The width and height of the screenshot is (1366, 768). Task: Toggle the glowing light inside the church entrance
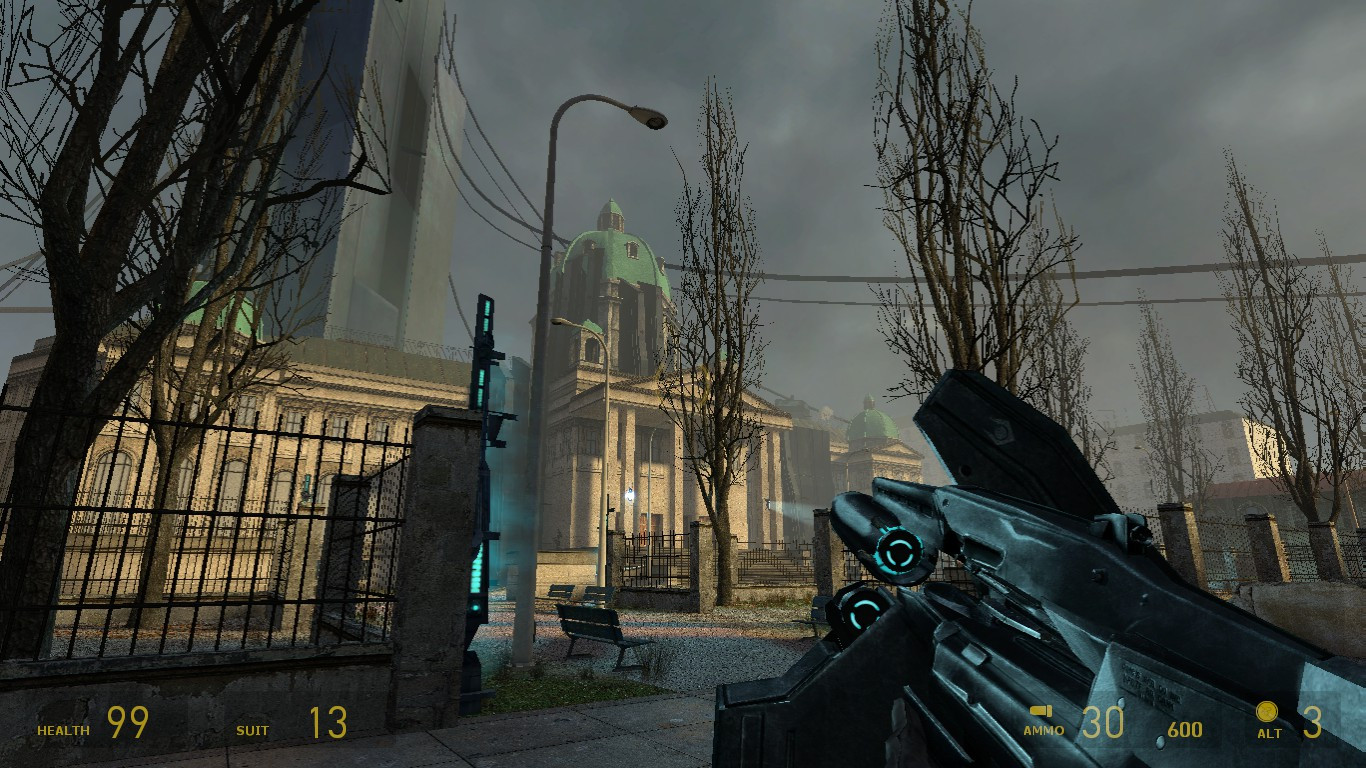tap(631, 493)
